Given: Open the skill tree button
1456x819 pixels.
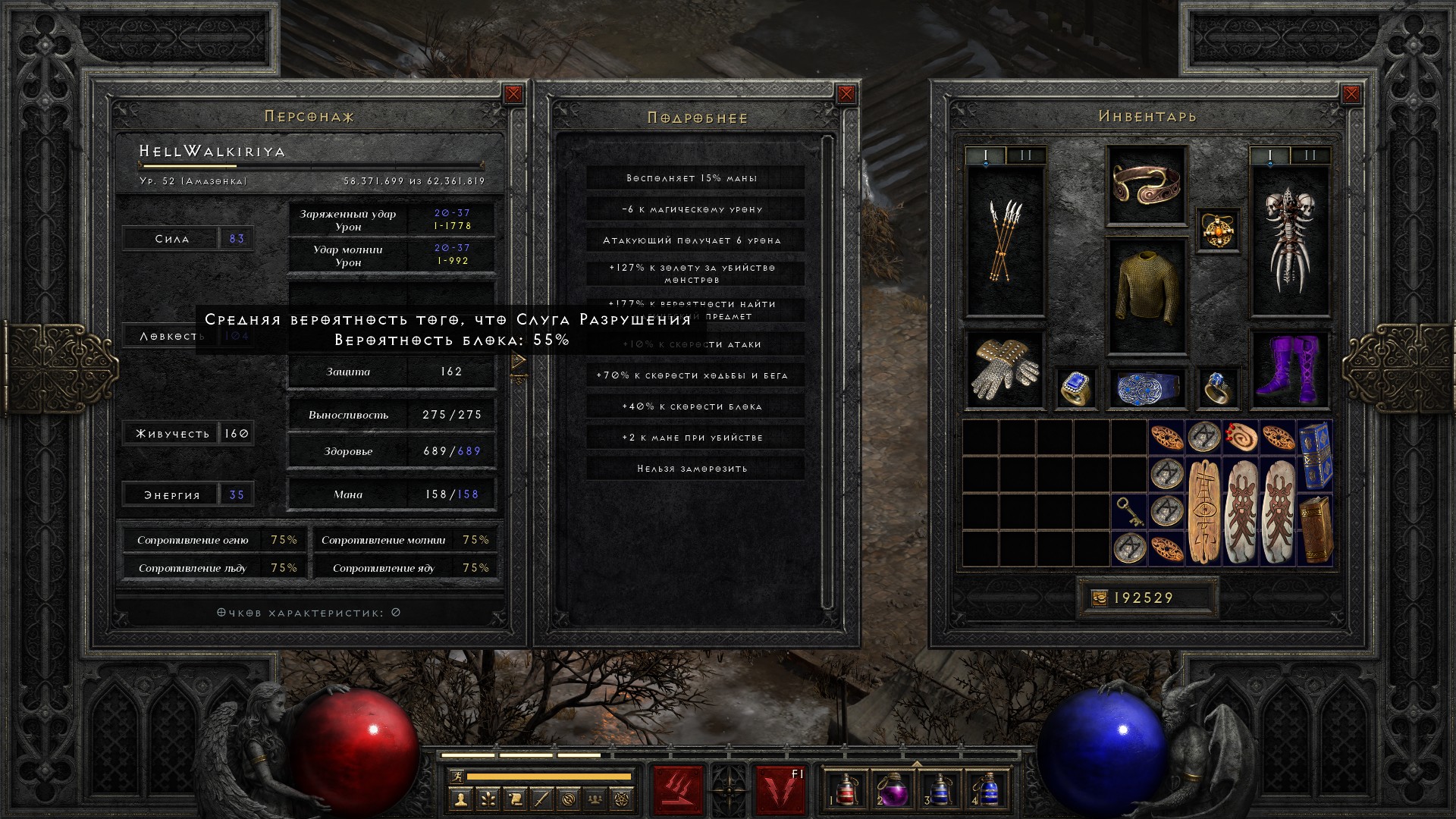Looking at the screenshot, I should click(x=488, y=799).
